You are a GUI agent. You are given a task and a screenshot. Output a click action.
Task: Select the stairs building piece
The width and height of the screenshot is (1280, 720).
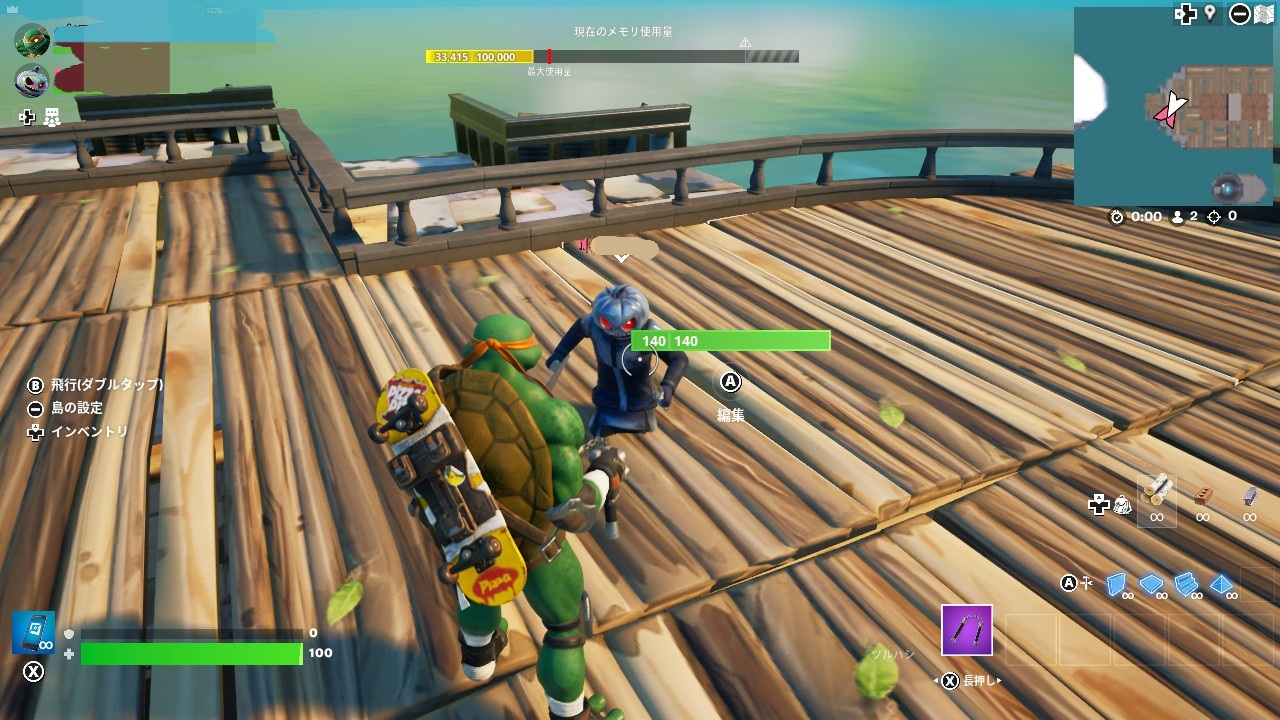[1187, 584]
